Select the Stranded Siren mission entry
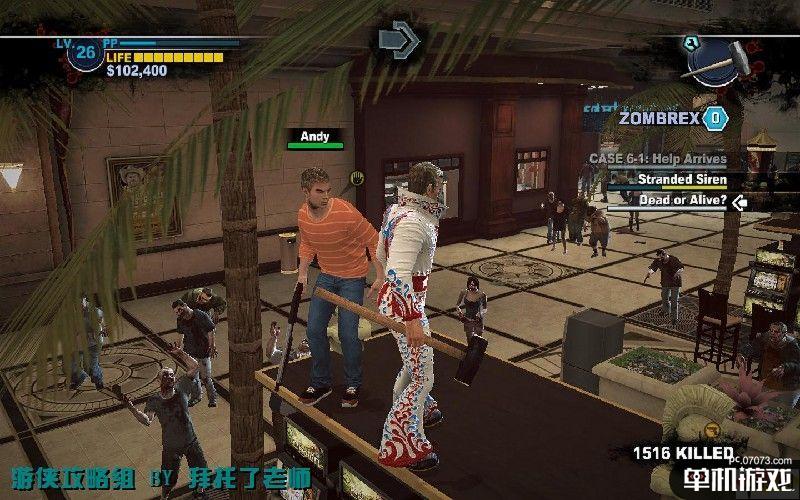Screen dimensions: 800x500 pos(670,180)
